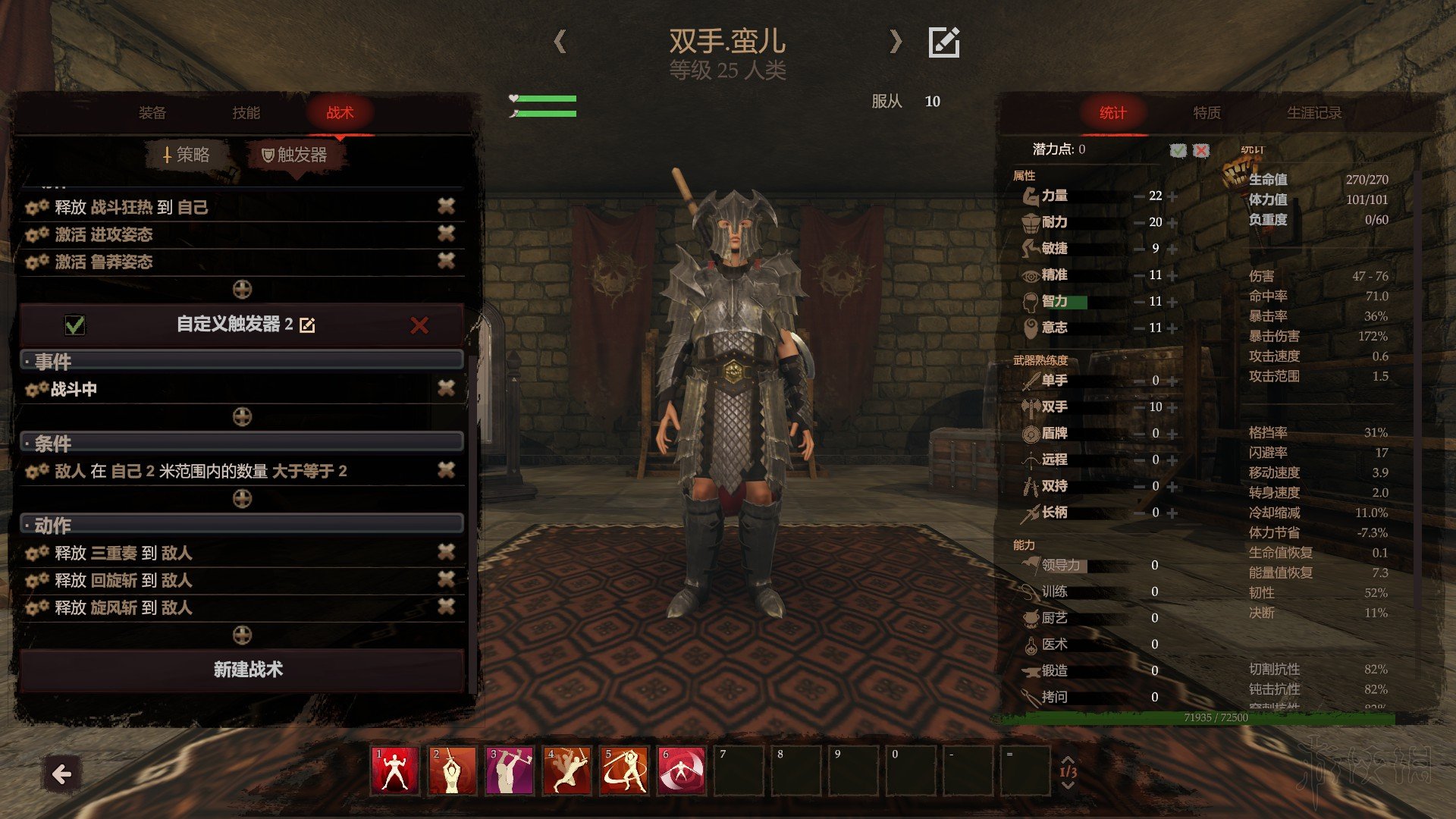Delete 自定义触发器 2 with the red X
Image resolution: width=1456 pixels, height=819 pixels.
point(419,325)
